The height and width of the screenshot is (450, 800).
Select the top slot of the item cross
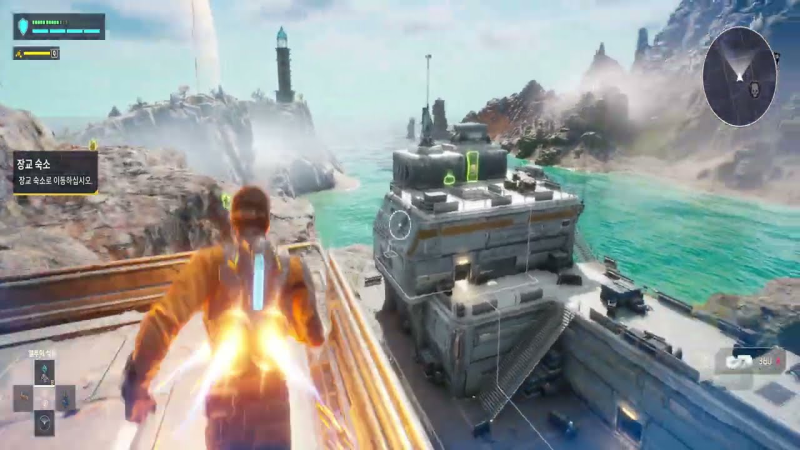click(x=44, y=373)
